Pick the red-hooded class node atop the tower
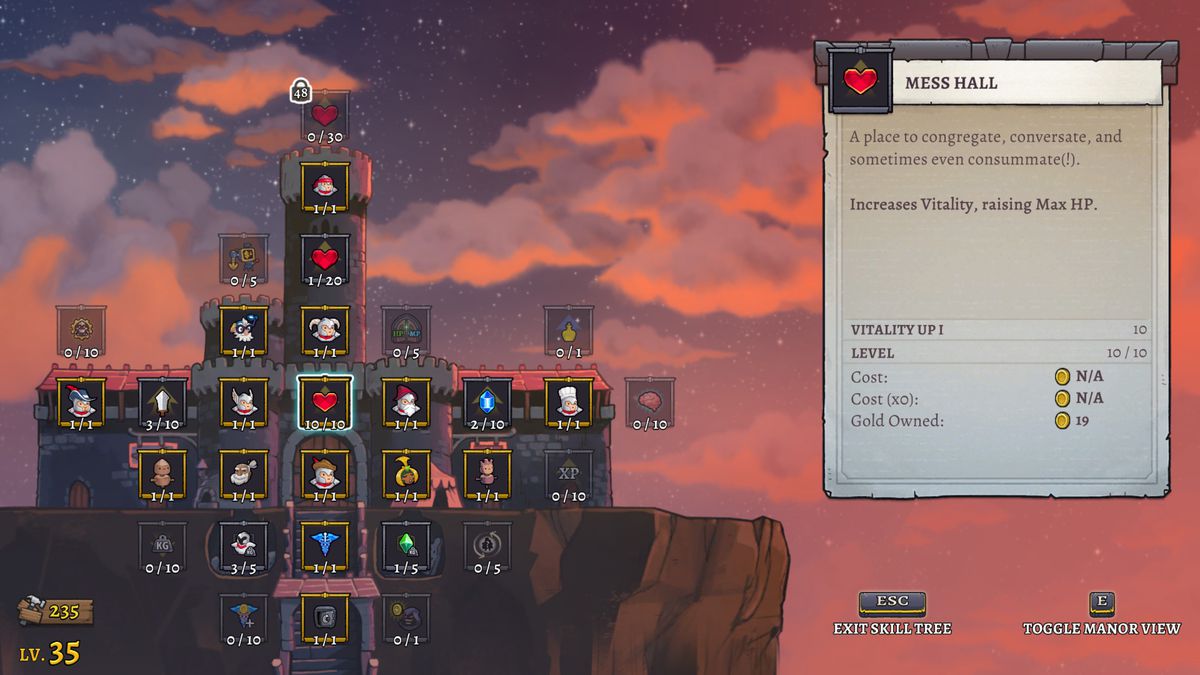This screenshot has height=675, width=1200. (x=325, y=186)
